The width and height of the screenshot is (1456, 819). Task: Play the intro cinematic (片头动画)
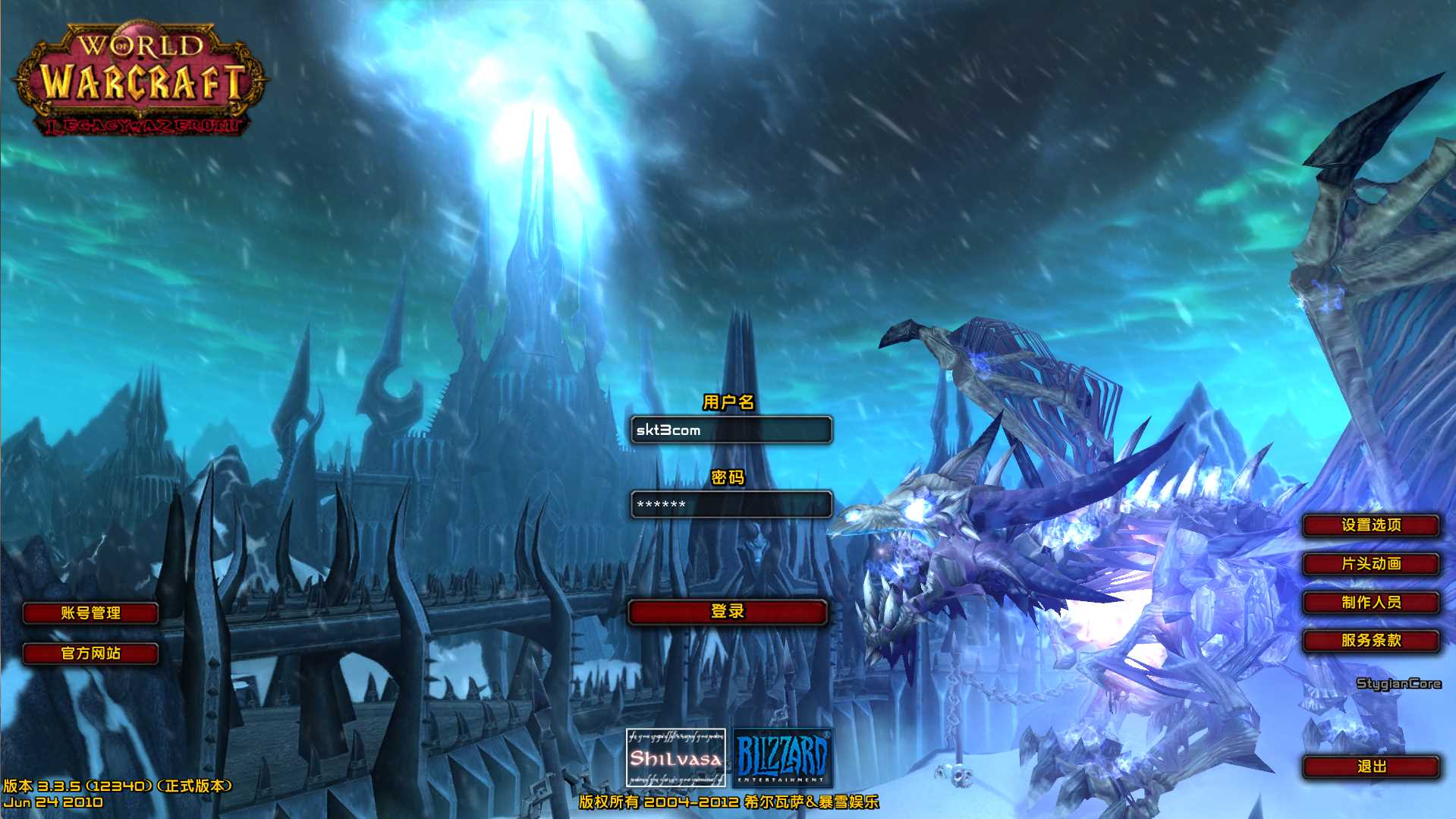(x=1371, y=564)
